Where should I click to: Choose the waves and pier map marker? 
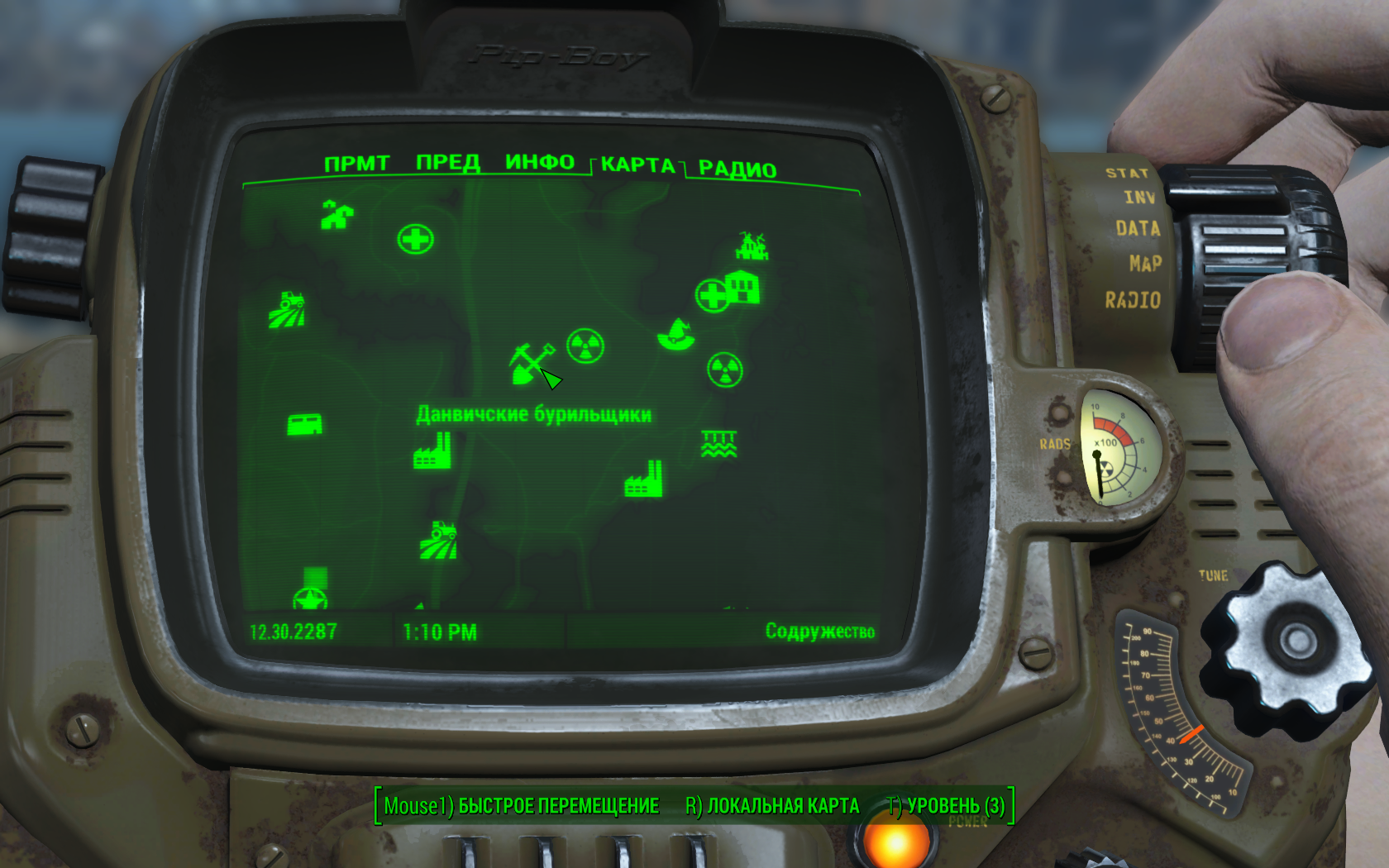(x=718, y=445)
